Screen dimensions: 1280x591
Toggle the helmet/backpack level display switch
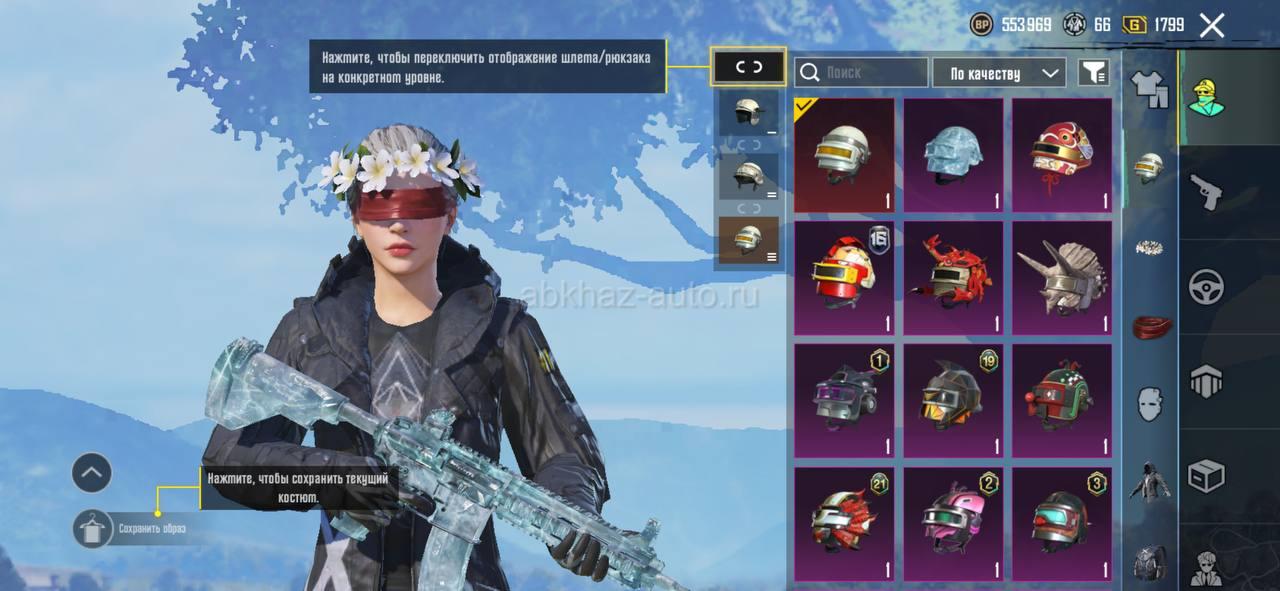point(749,67)
